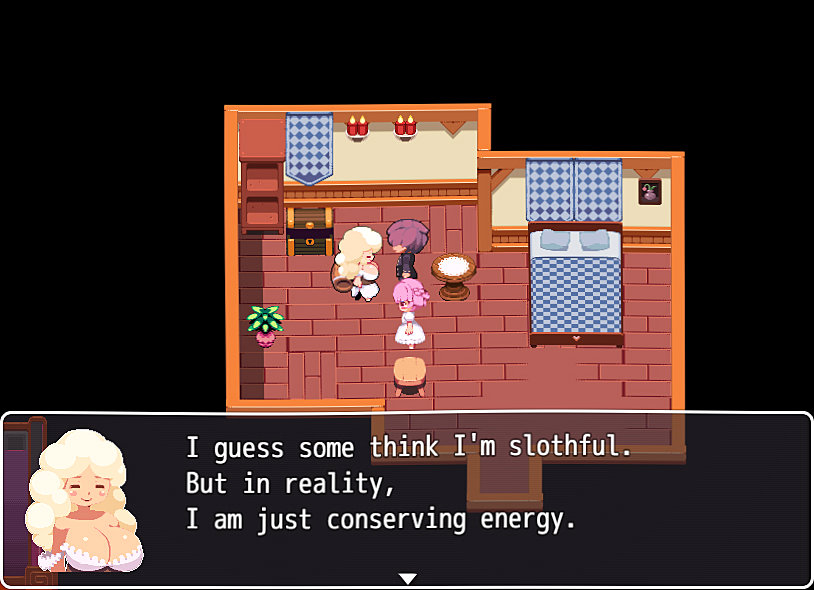
Task: Click the dialogue continue arrow
Action: pyautogui.click(x=407, y=578)
